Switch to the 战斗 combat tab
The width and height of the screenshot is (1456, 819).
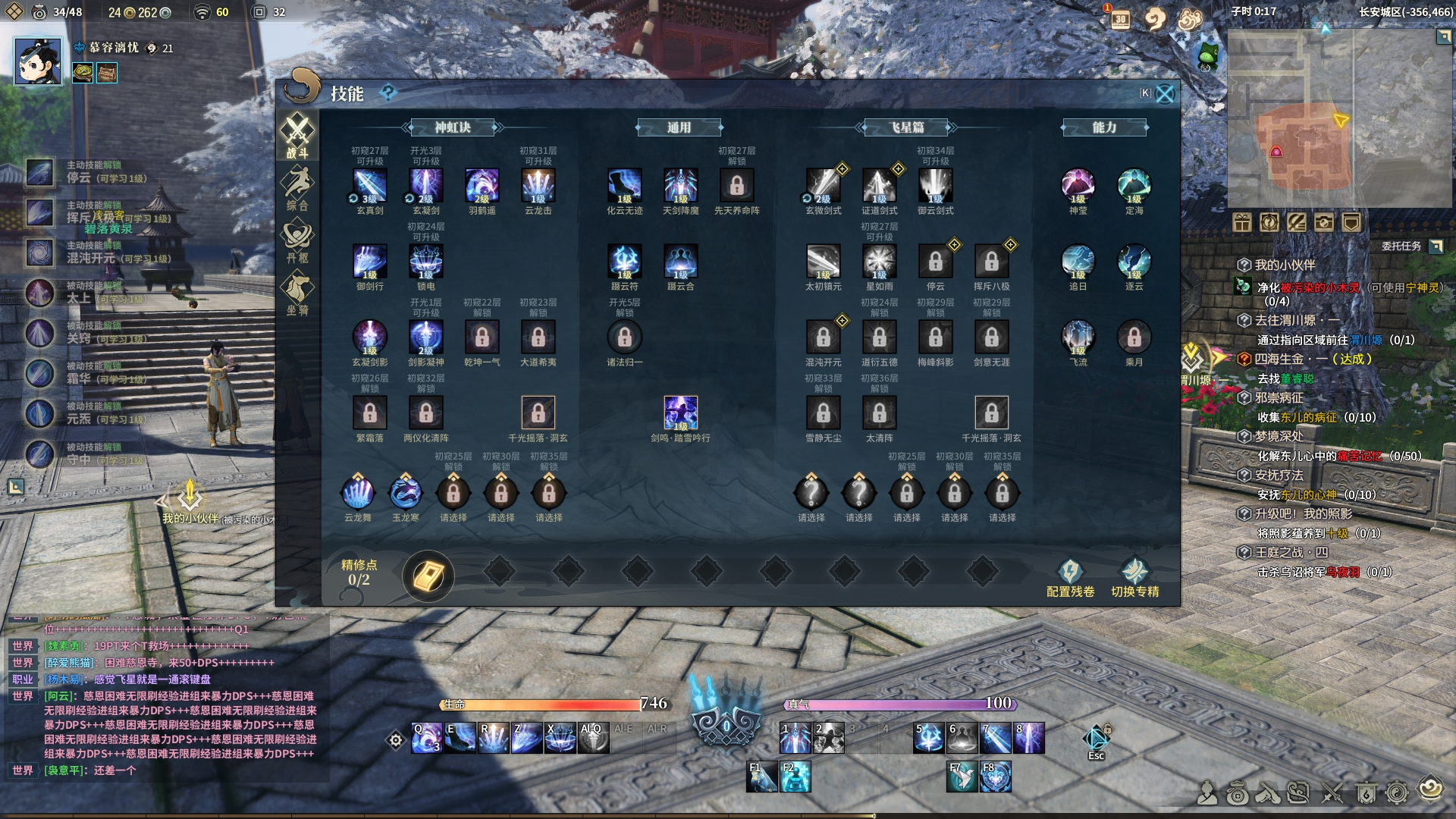click(297, 136)
